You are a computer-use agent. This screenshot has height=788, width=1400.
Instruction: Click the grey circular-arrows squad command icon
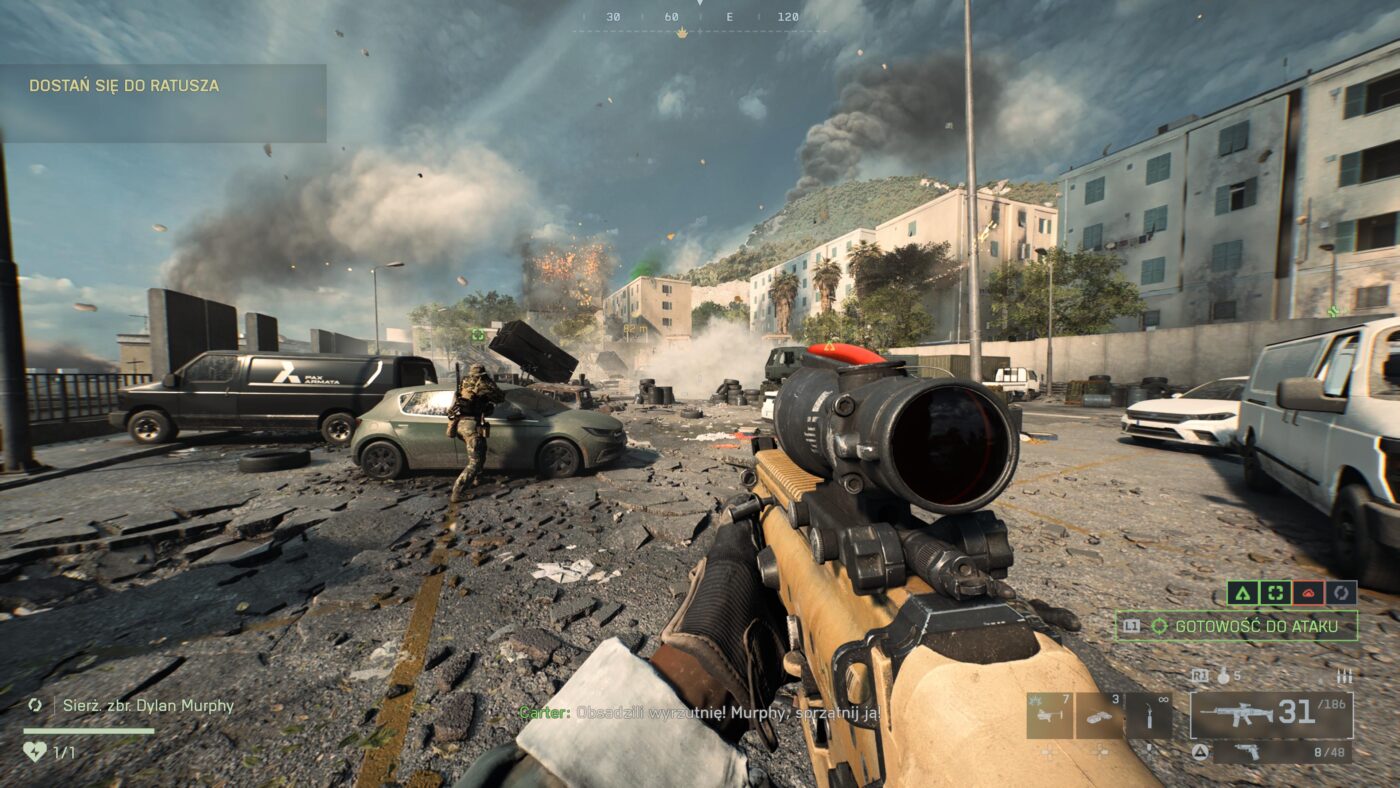(1341, 593)
